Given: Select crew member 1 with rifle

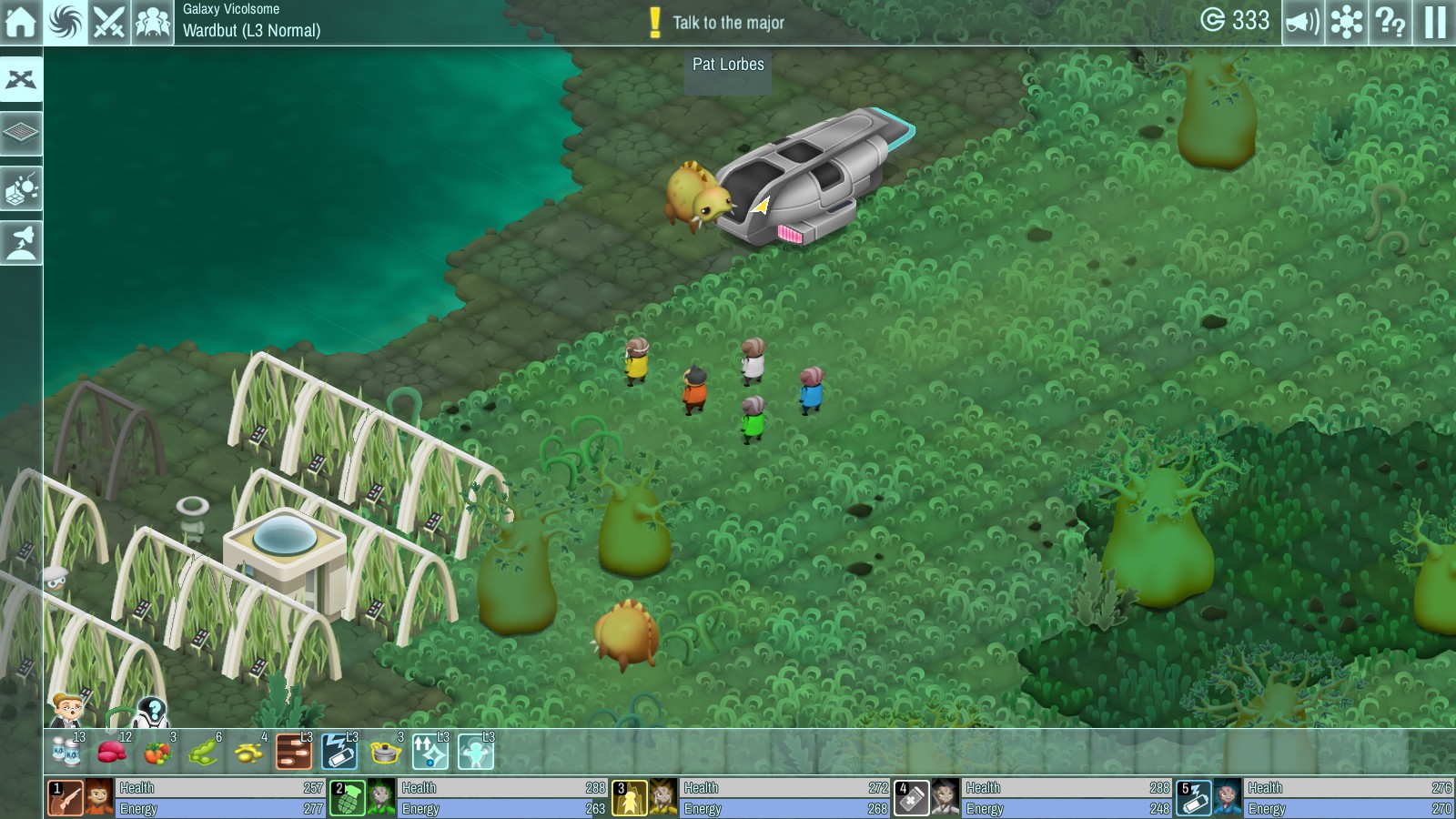Looking at the screenshot, I should pos(66,798).
